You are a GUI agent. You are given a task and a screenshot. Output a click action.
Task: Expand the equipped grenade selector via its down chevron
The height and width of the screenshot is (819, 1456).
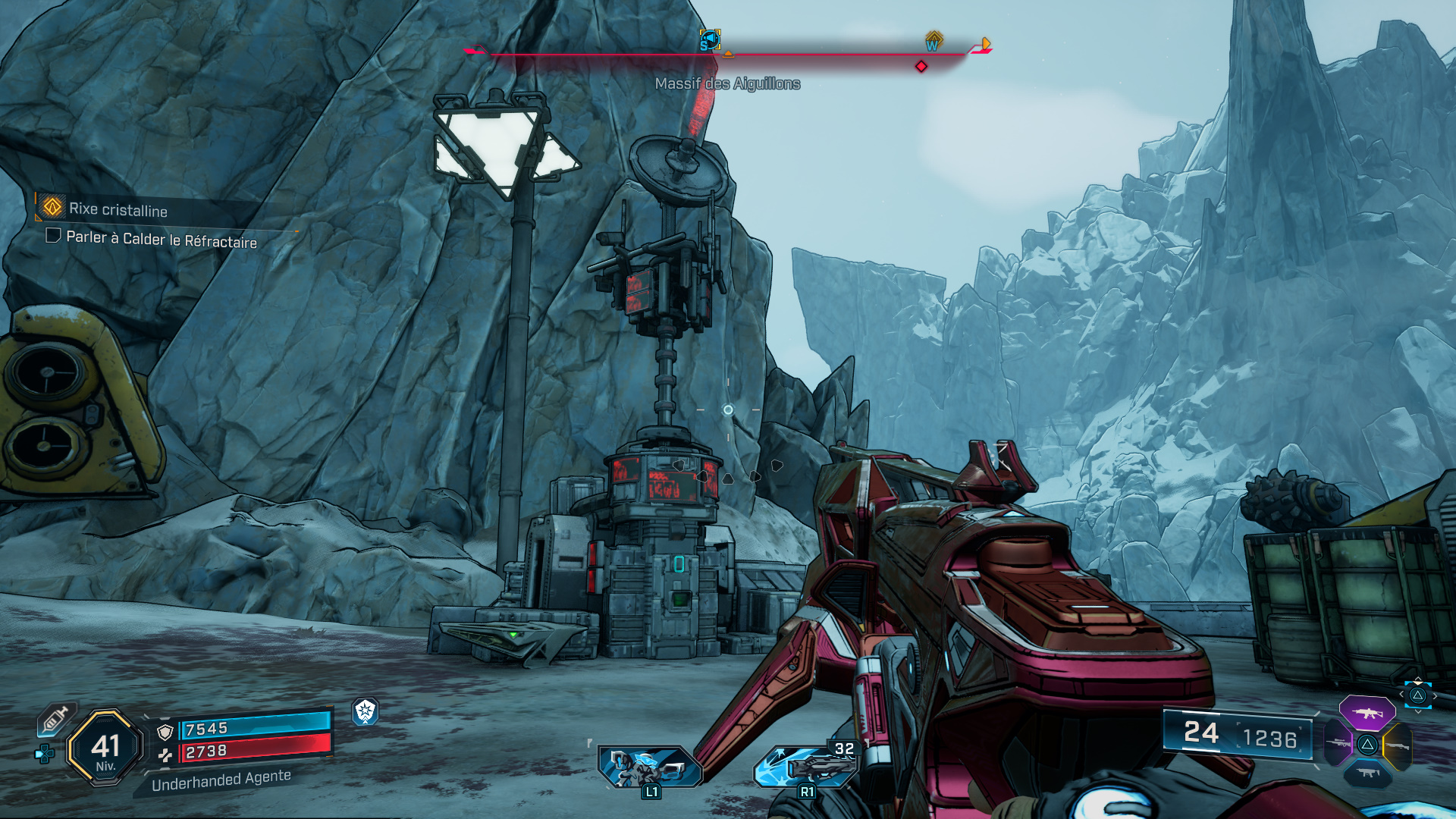1418,711
